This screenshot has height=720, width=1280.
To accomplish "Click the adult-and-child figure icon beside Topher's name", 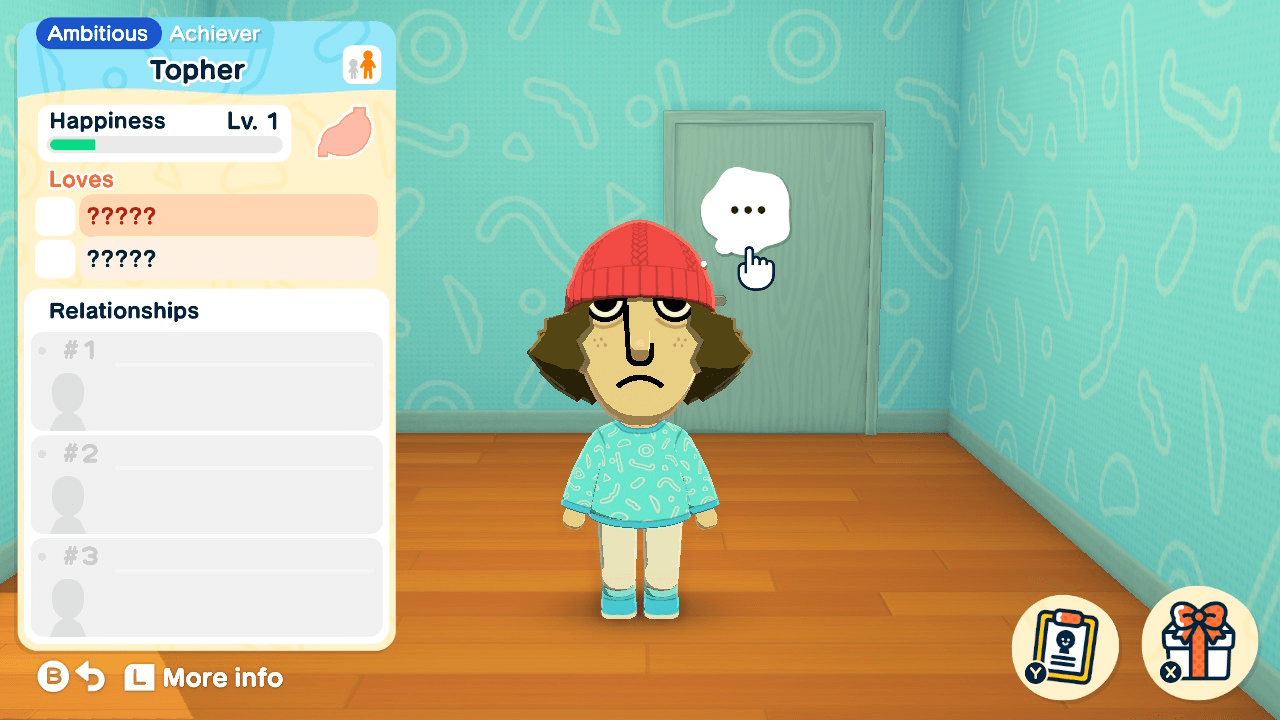I will [362, 62].
